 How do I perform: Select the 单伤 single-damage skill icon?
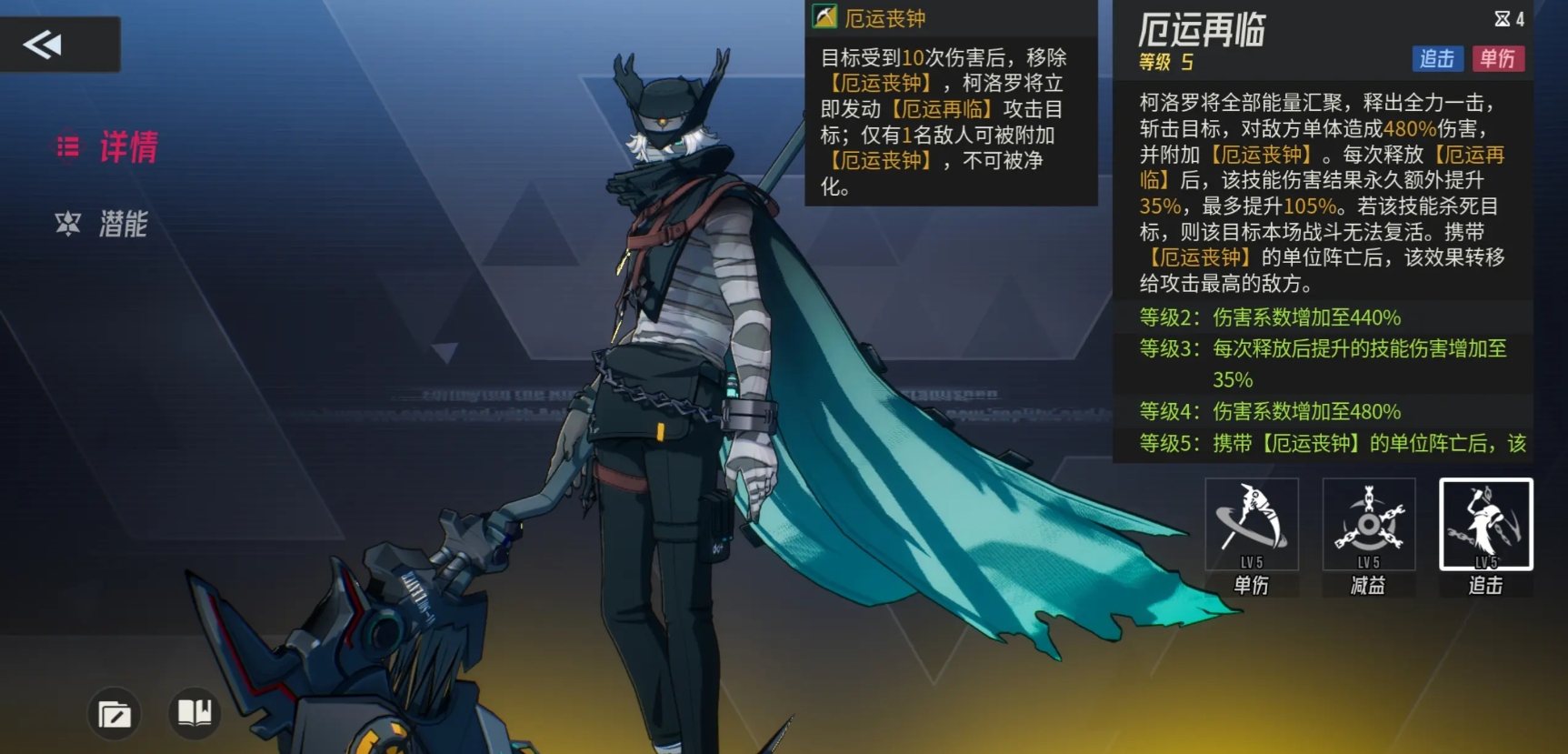[1251, 525]
